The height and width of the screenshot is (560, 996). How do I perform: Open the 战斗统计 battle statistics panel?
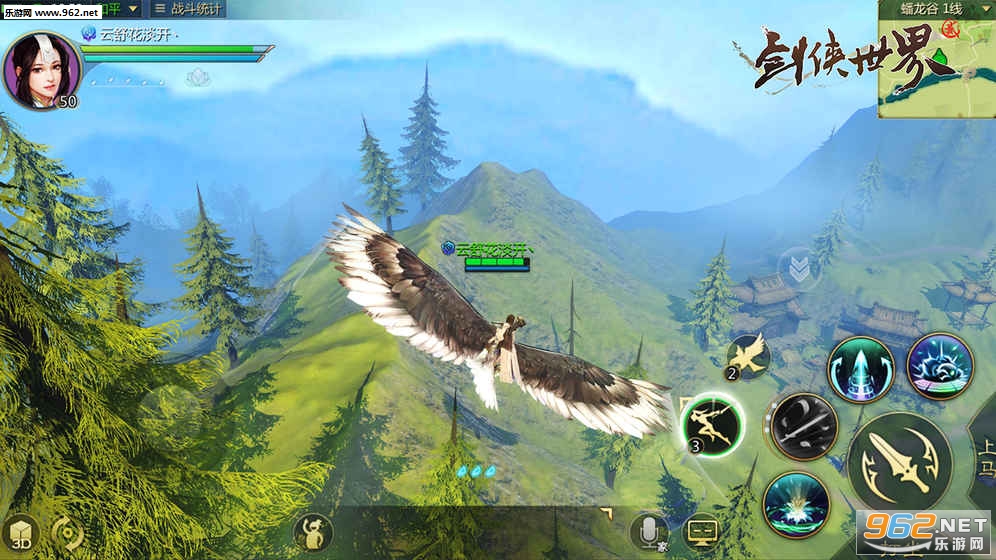[x=189, y=10]
